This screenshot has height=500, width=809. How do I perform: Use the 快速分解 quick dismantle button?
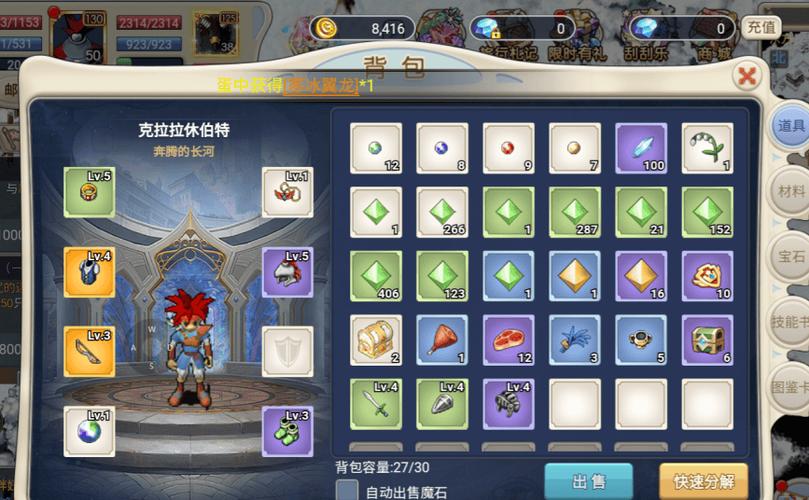click(x=703, y=481)
